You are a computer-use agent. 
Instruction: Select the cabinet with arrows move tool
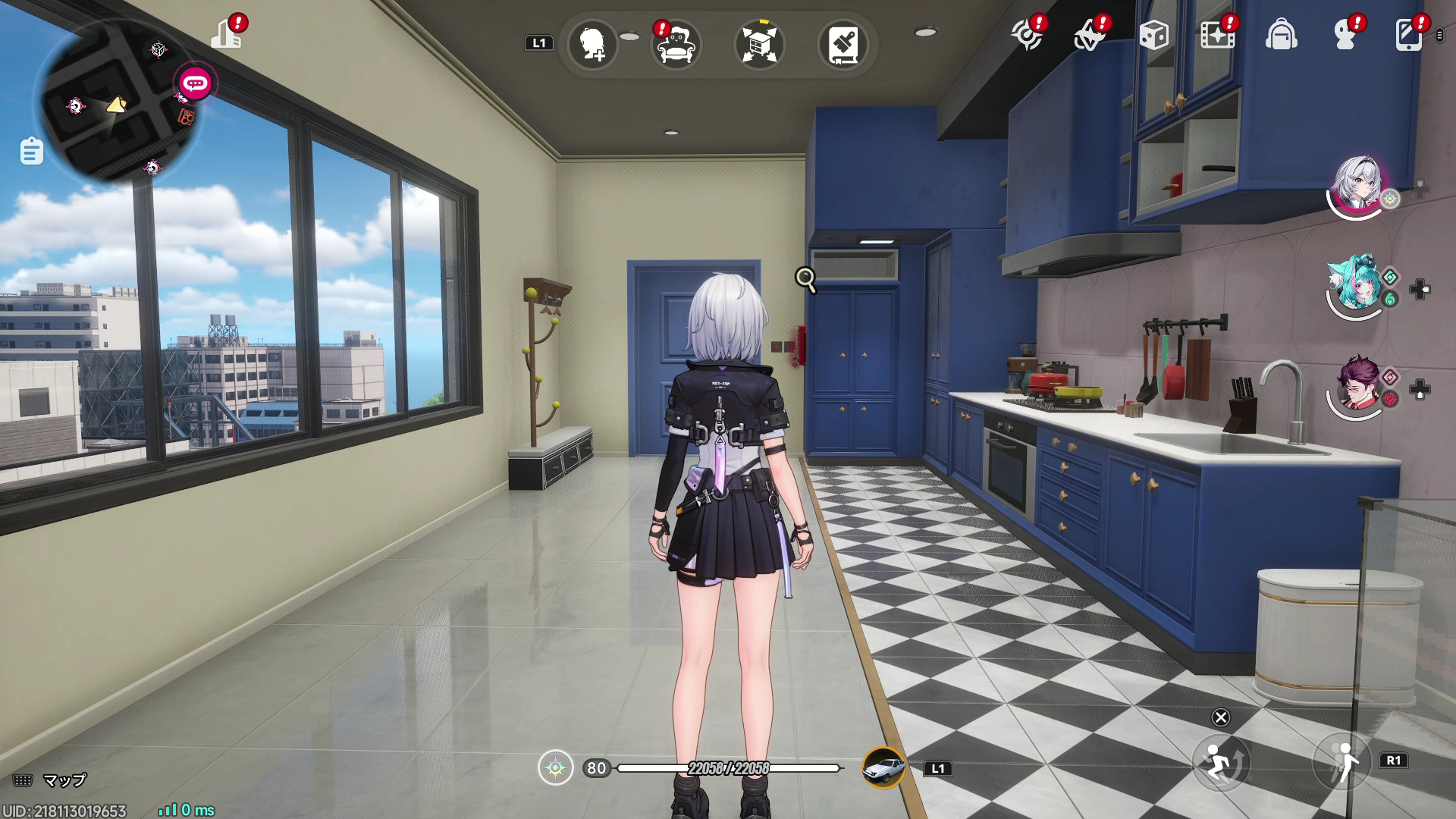759,45
